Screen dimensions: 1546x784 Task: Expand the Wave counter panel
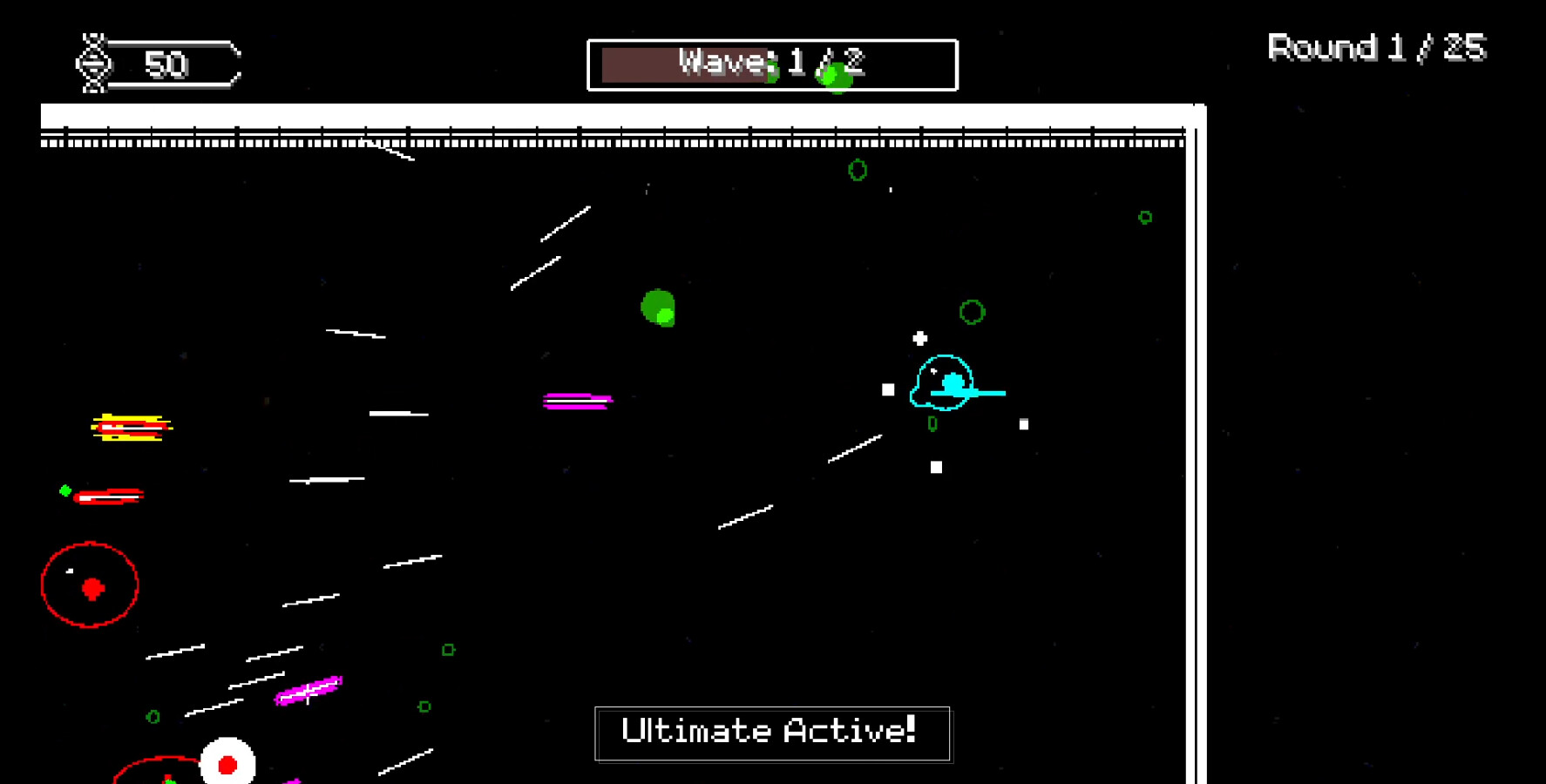tap(772, 64)
